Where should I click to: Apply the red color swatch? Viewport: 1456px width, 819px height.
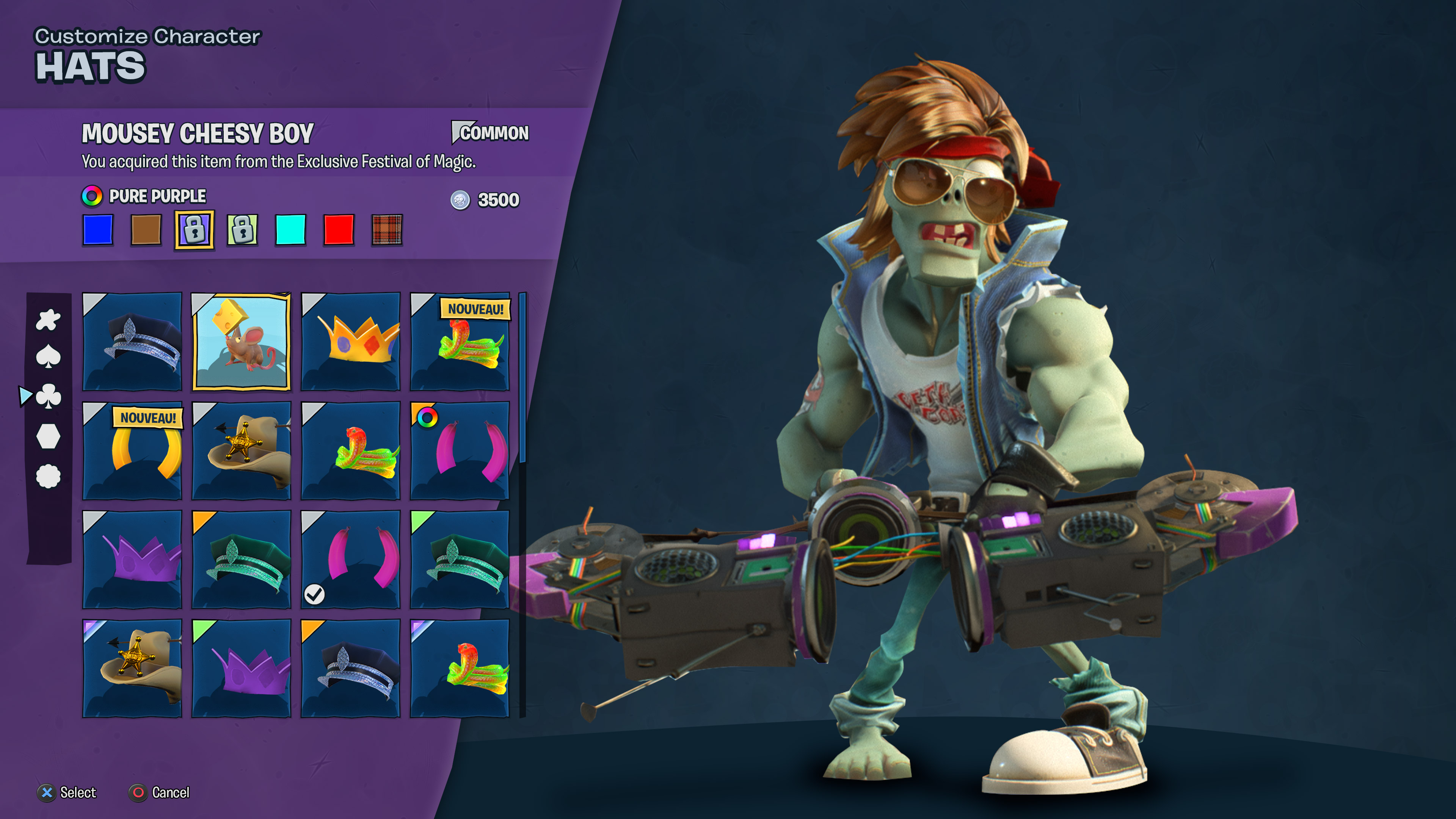pyautogui.click(x=339, y=229)
